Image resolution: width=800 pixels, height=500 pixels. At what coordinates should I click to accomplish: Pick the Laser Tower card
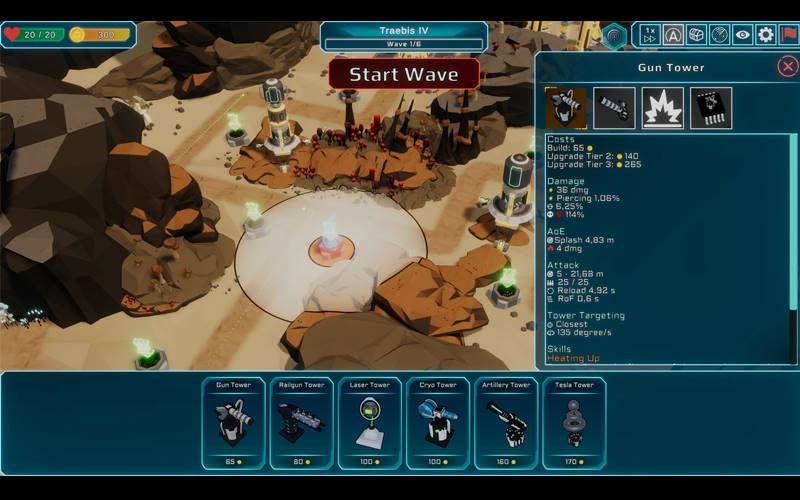pyautogui.click(x=369, y=423)
